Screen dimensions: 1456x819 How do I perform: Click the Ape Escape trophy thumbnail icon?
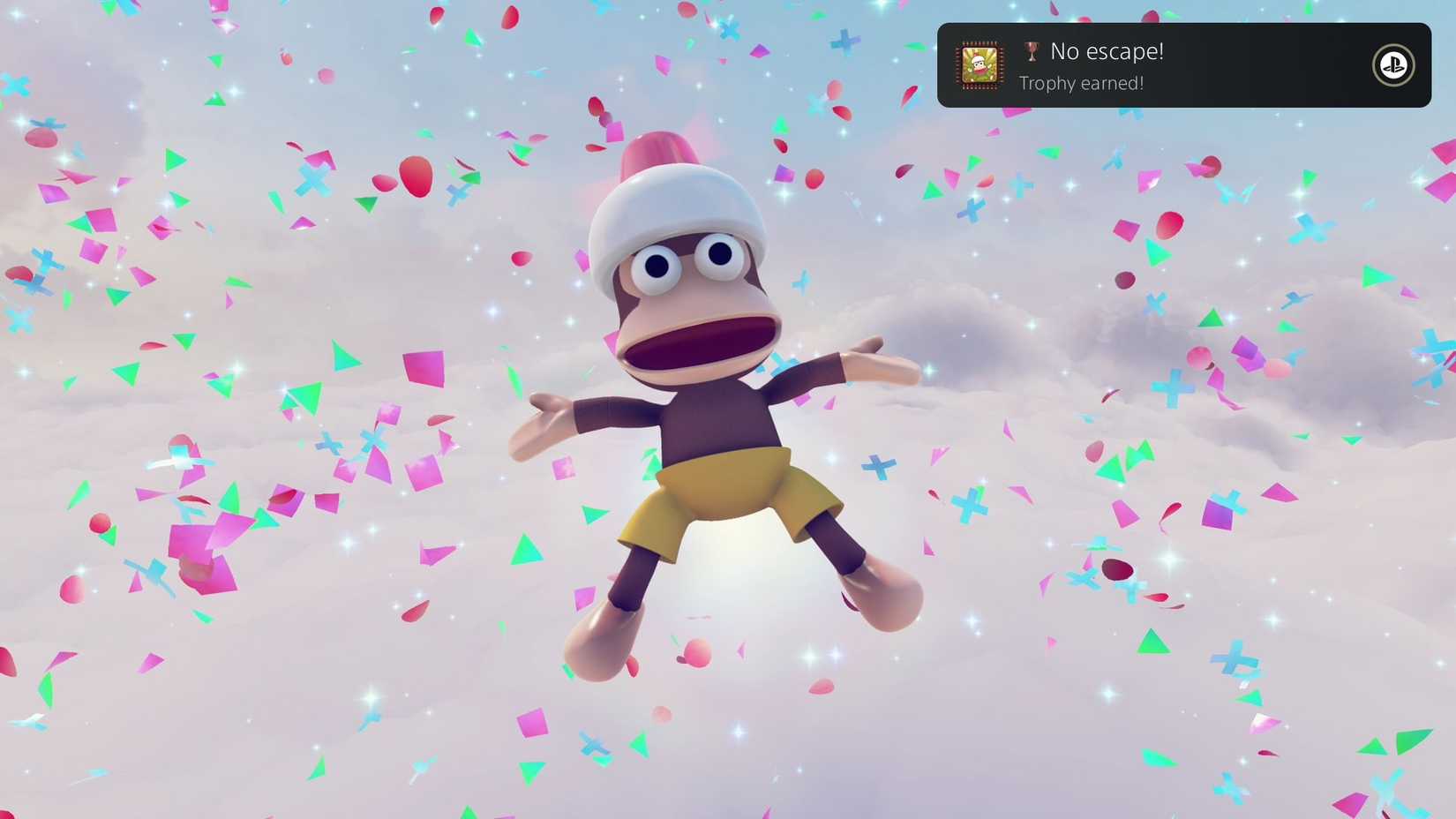point(978,65)
